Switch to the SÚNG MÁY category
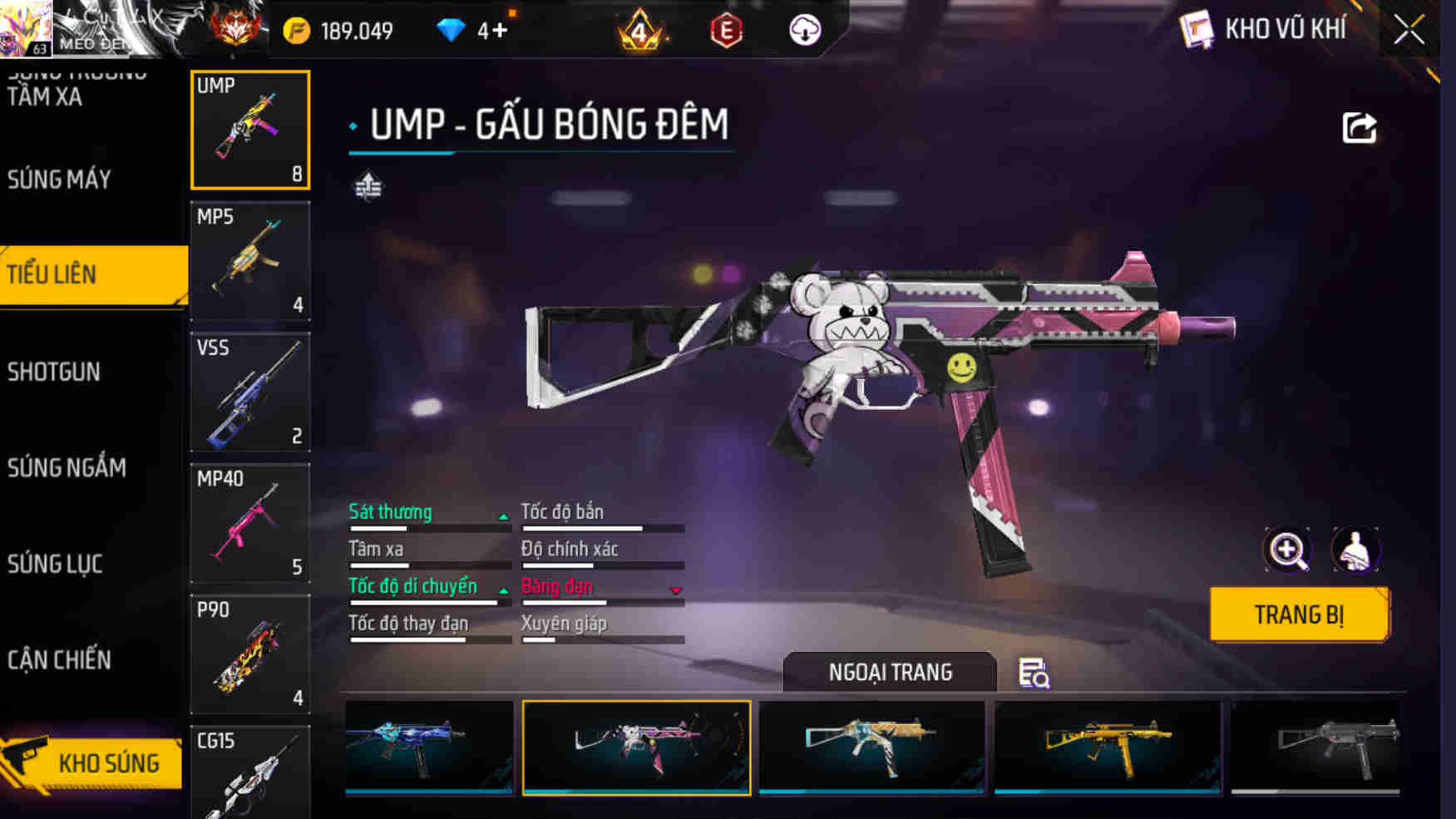 pyautogui.click(x=60, y=180)
